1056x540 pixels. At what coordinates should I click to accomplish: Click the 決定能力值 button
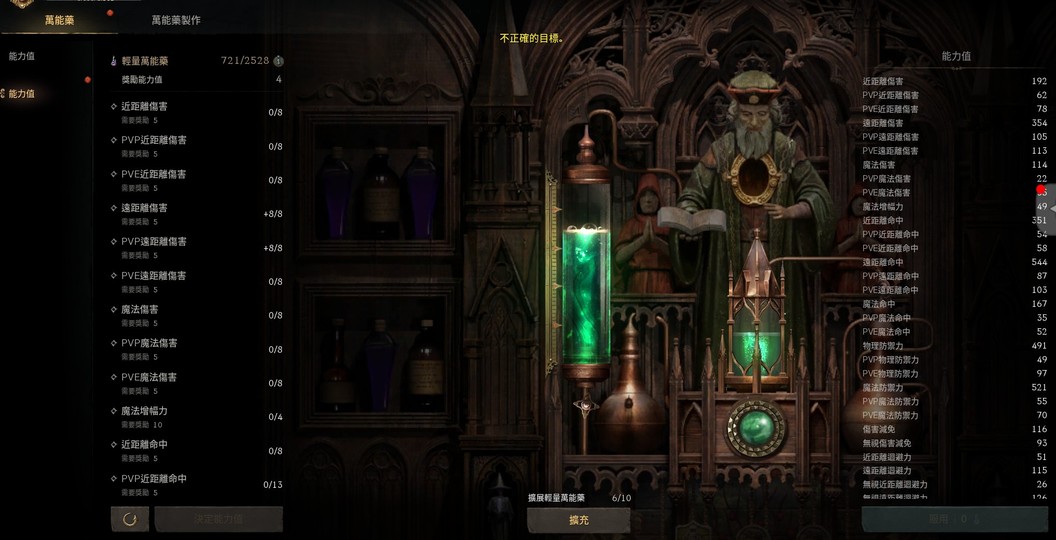pos(218,519)
